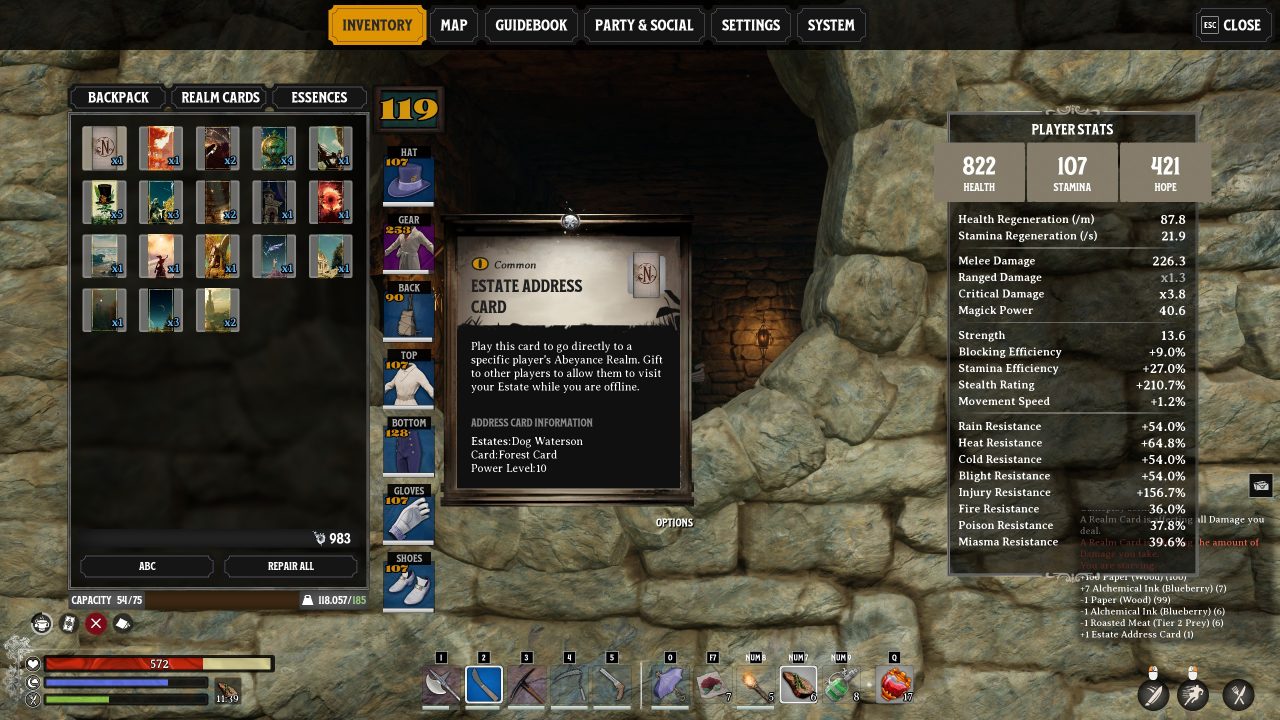Select the top hat realm card
The height and width of the screenshot is (720, 1280).
tap(104, 202)
